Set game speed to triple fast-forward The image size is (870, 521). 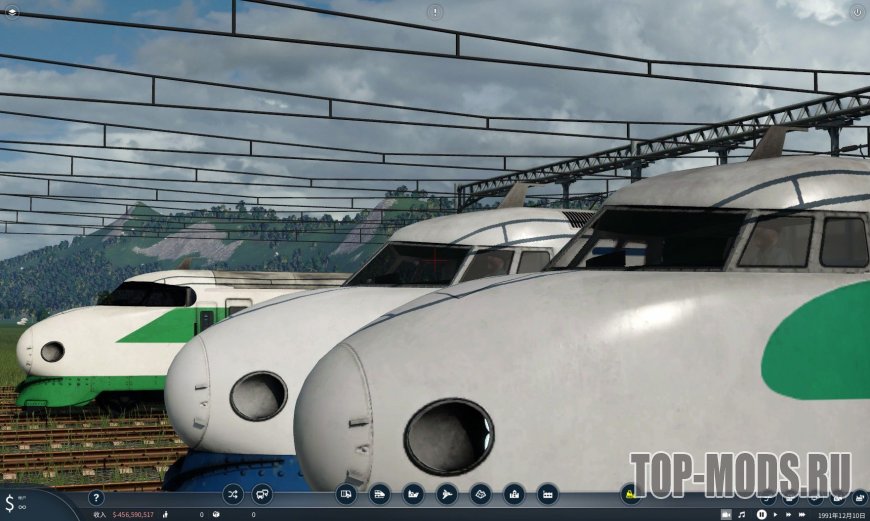coord(803,514)
